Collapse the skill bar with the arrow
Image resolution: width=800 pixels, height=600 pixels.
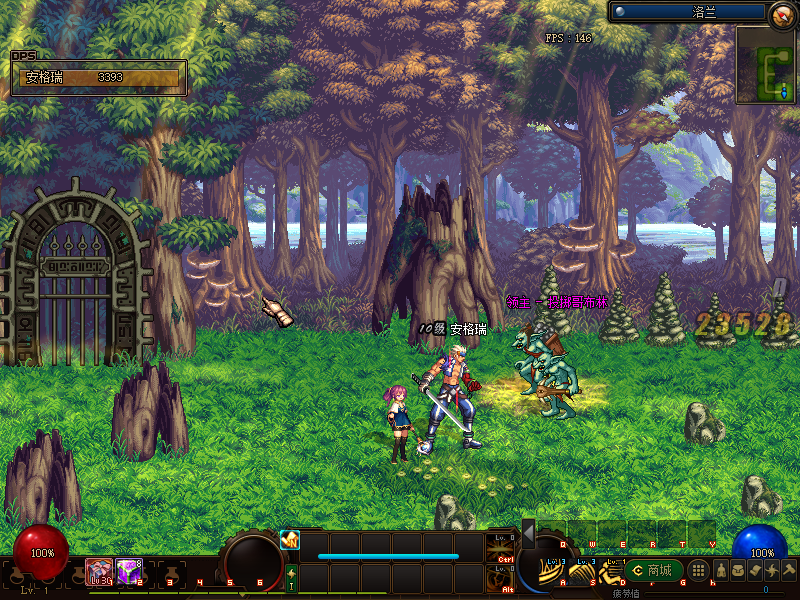click(528, 534)
